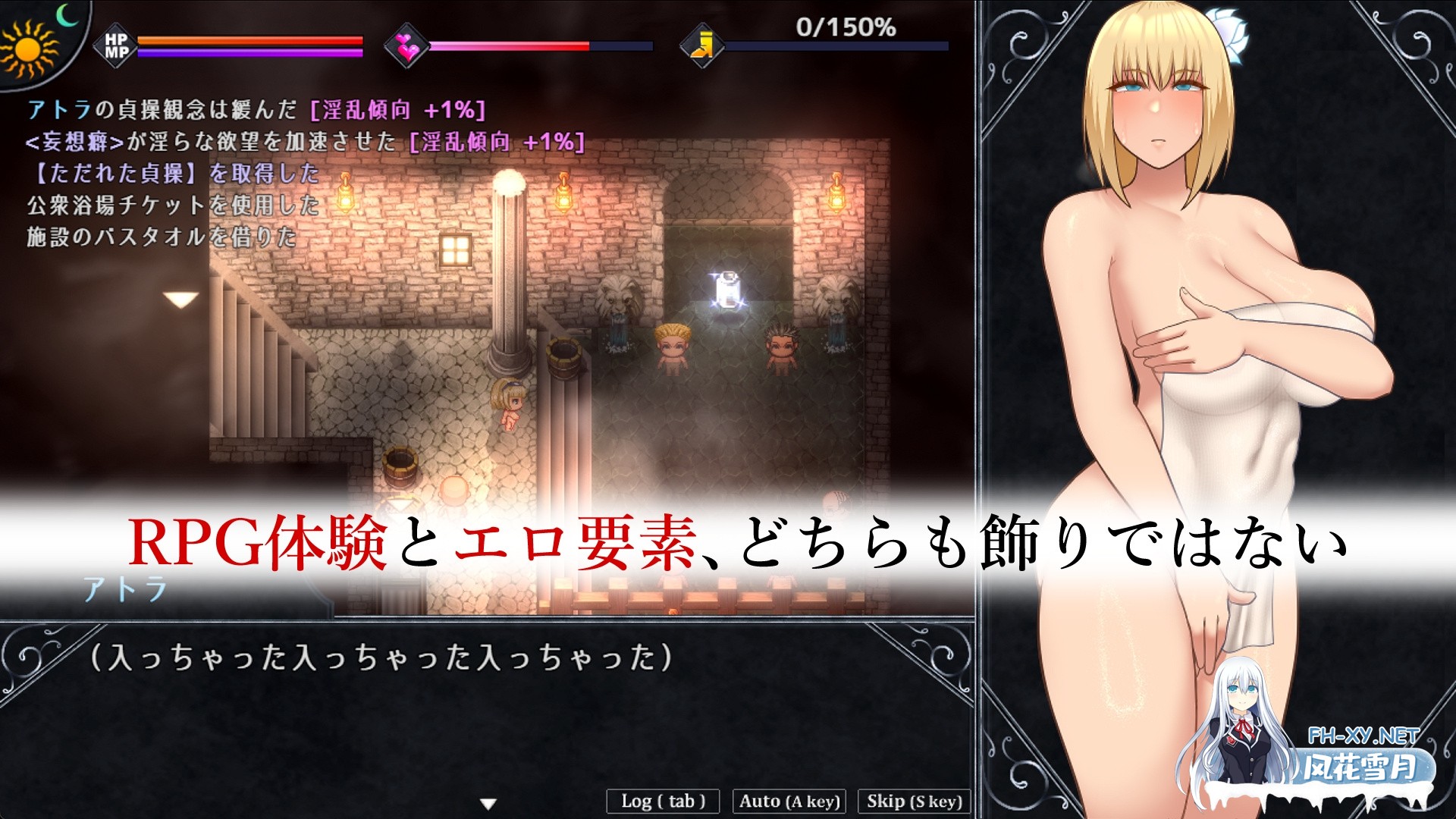Open the message history via Log (tab)
The image size is (1456, 819).
tap(664, 801)
